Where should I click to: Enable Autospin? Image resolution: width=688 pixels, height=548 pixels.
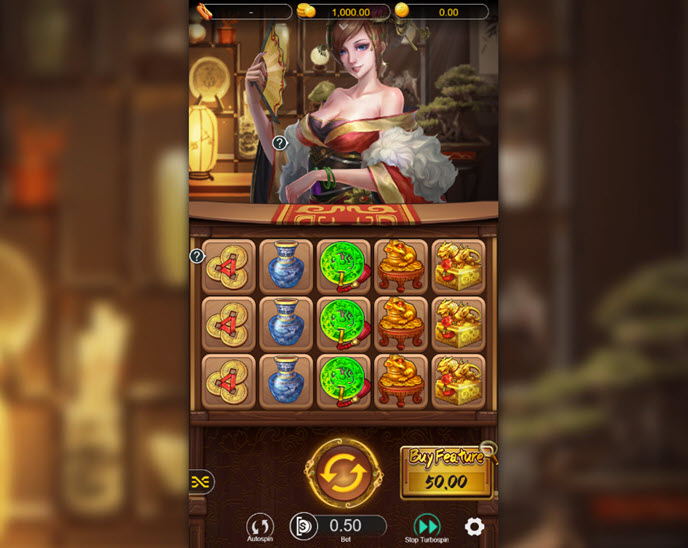click(260, 526)
